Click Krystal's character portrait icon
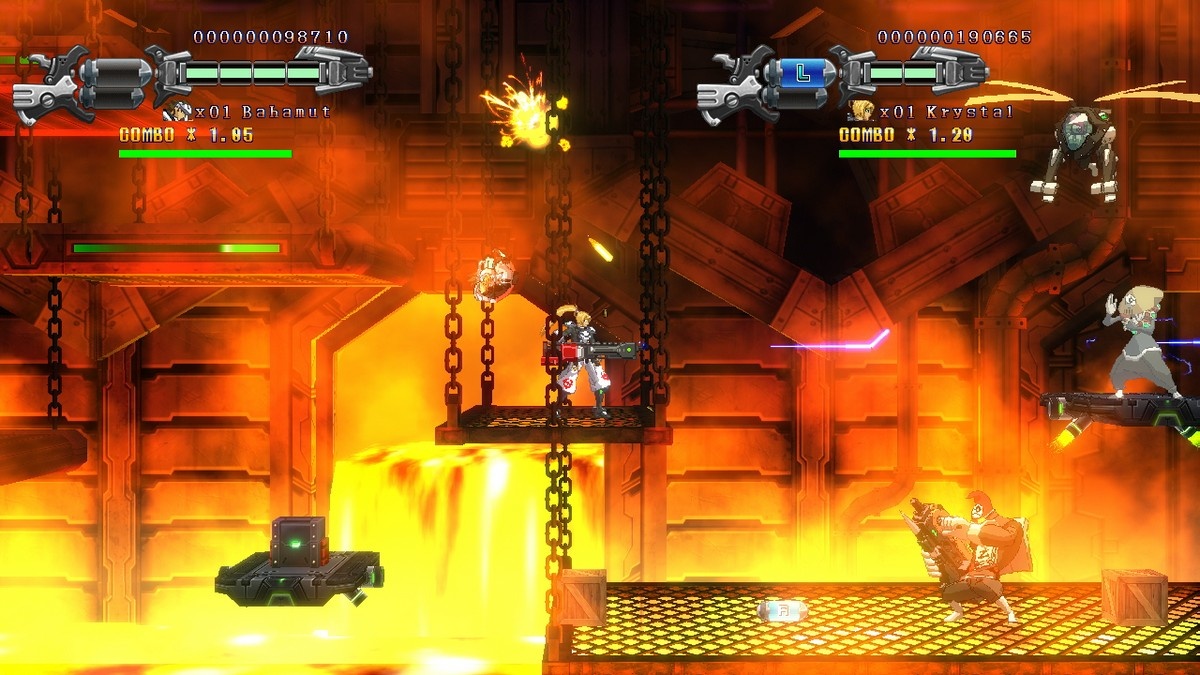 [858, 110]
